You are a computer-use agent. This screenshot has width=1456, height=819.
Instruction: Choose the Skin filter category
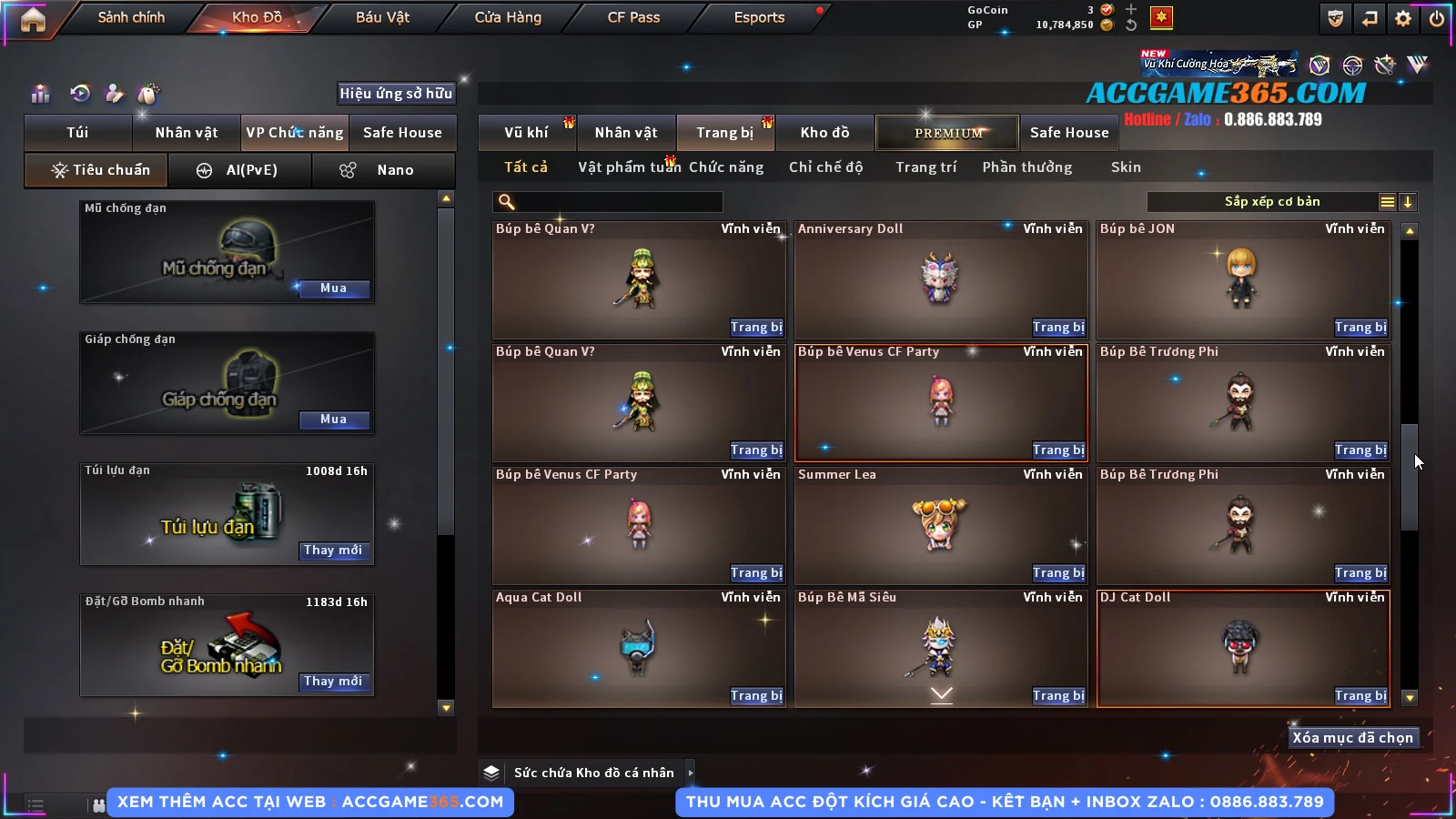coord(1126,167)
